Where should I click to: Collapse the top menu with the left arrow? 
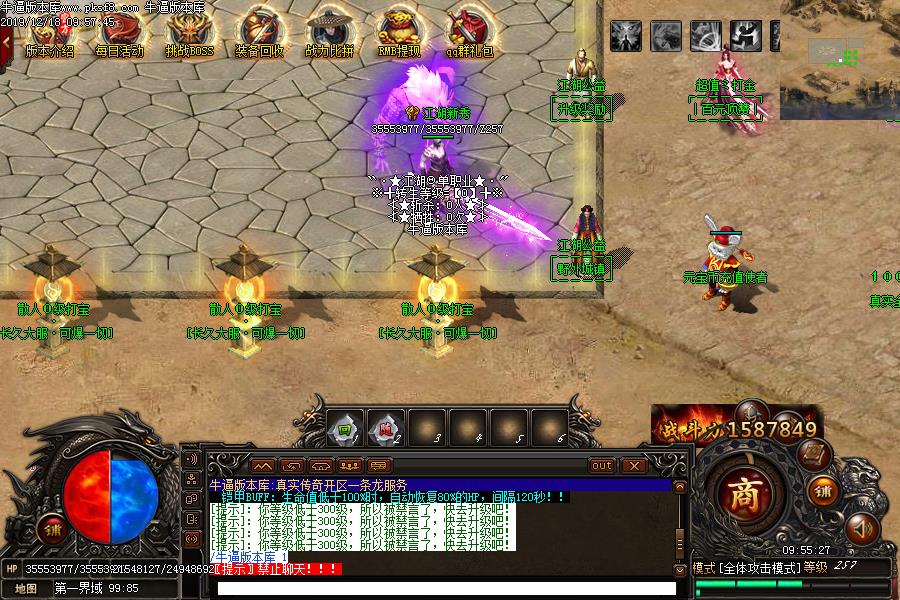7,42
